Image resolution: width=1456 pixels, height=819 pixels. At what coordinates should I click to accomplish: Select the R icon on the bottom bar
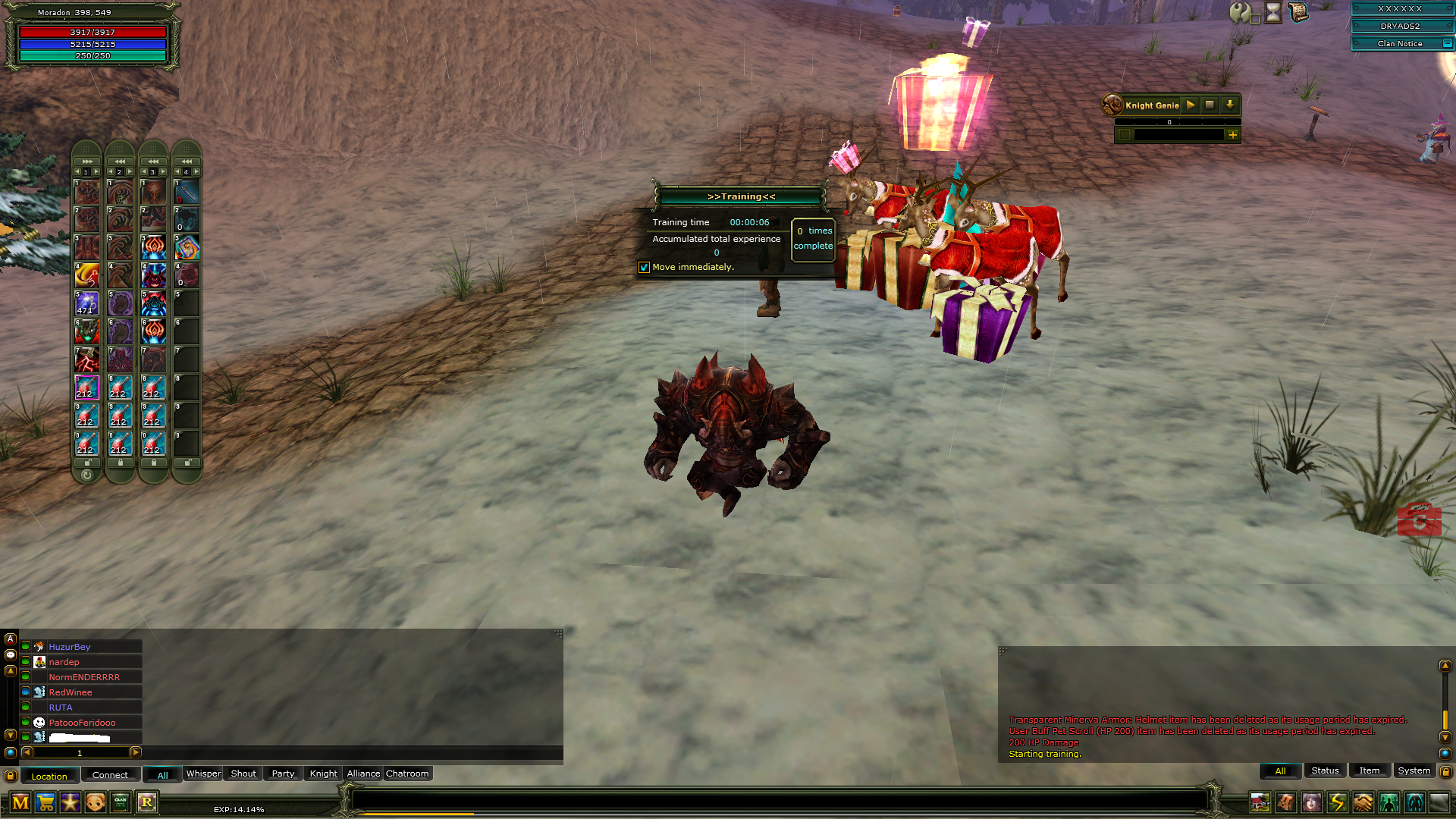pos(148,802)
